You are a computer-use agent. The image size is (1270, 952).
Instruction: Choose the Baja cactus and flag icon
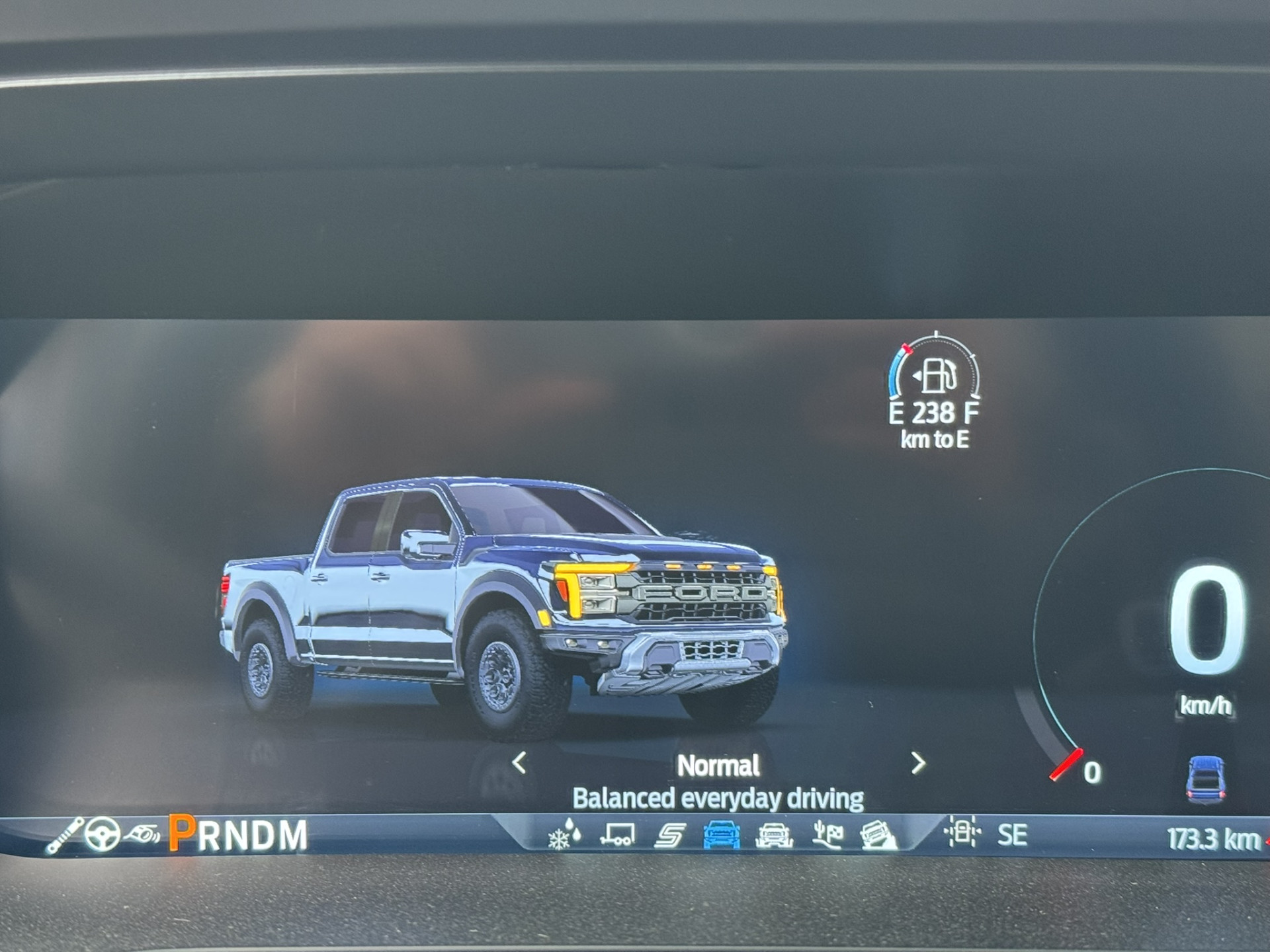click(x=827, y=836)
